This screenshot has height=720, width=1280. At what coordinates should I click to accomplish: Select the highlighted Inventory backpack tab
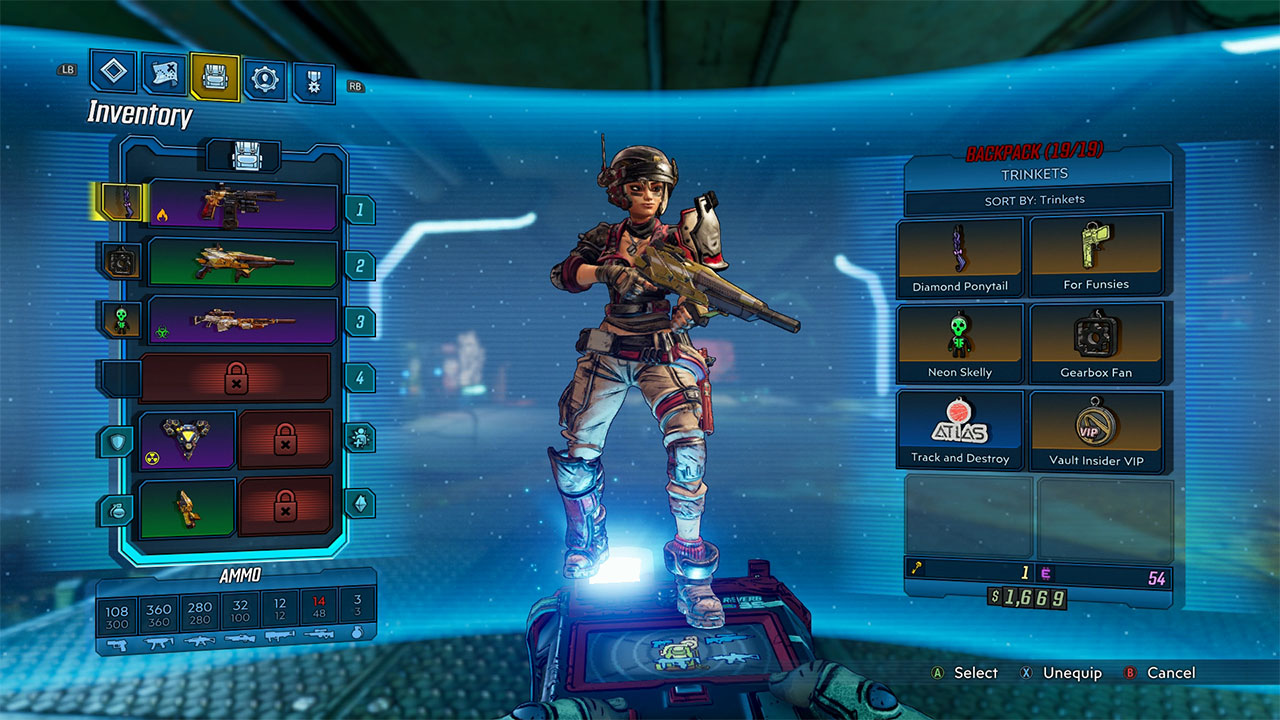point(215,77)
